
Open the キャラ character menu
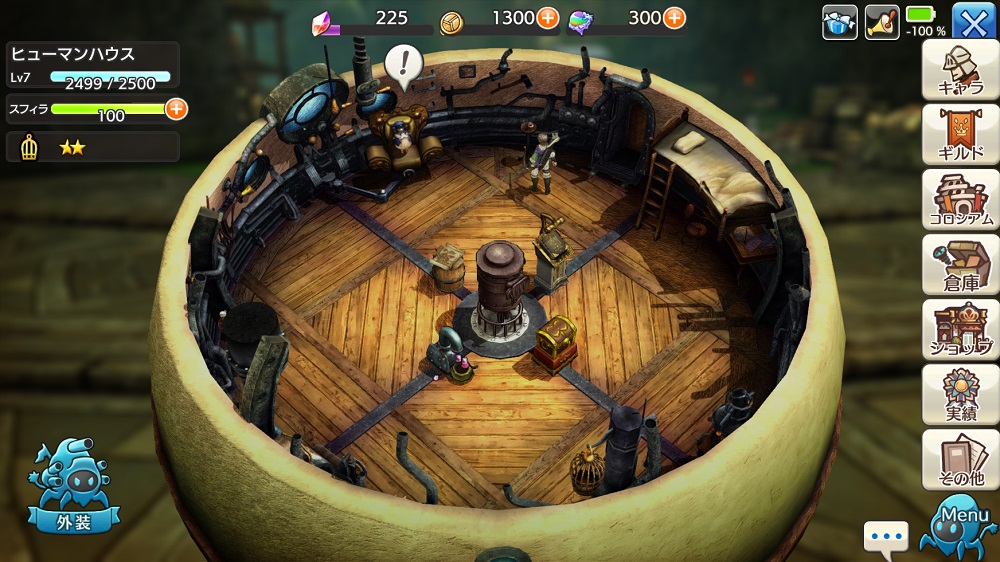[x=960, y=70]
